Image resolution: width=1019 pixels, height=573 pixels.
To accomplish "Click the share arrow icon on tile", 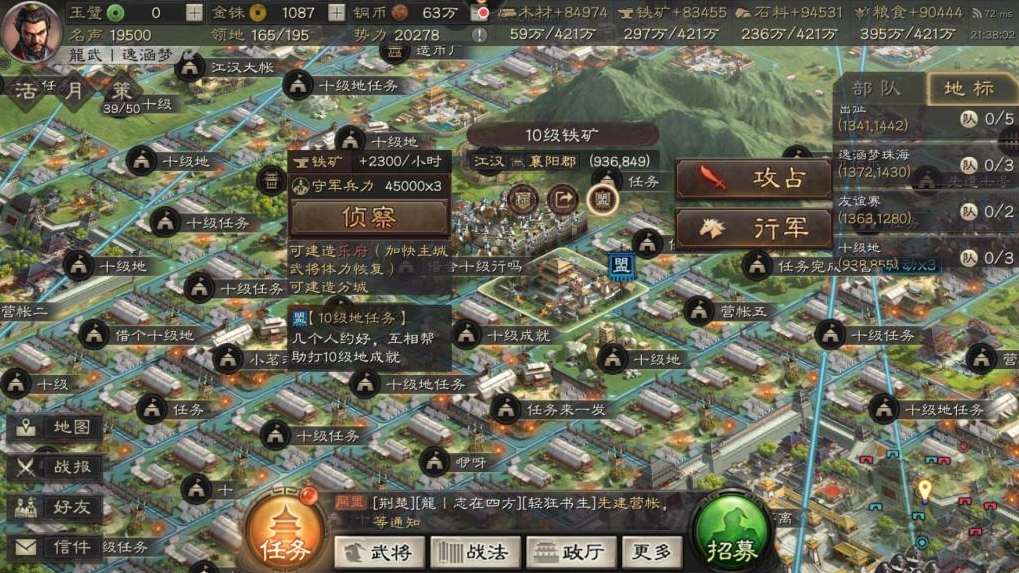I will (563, 199).
